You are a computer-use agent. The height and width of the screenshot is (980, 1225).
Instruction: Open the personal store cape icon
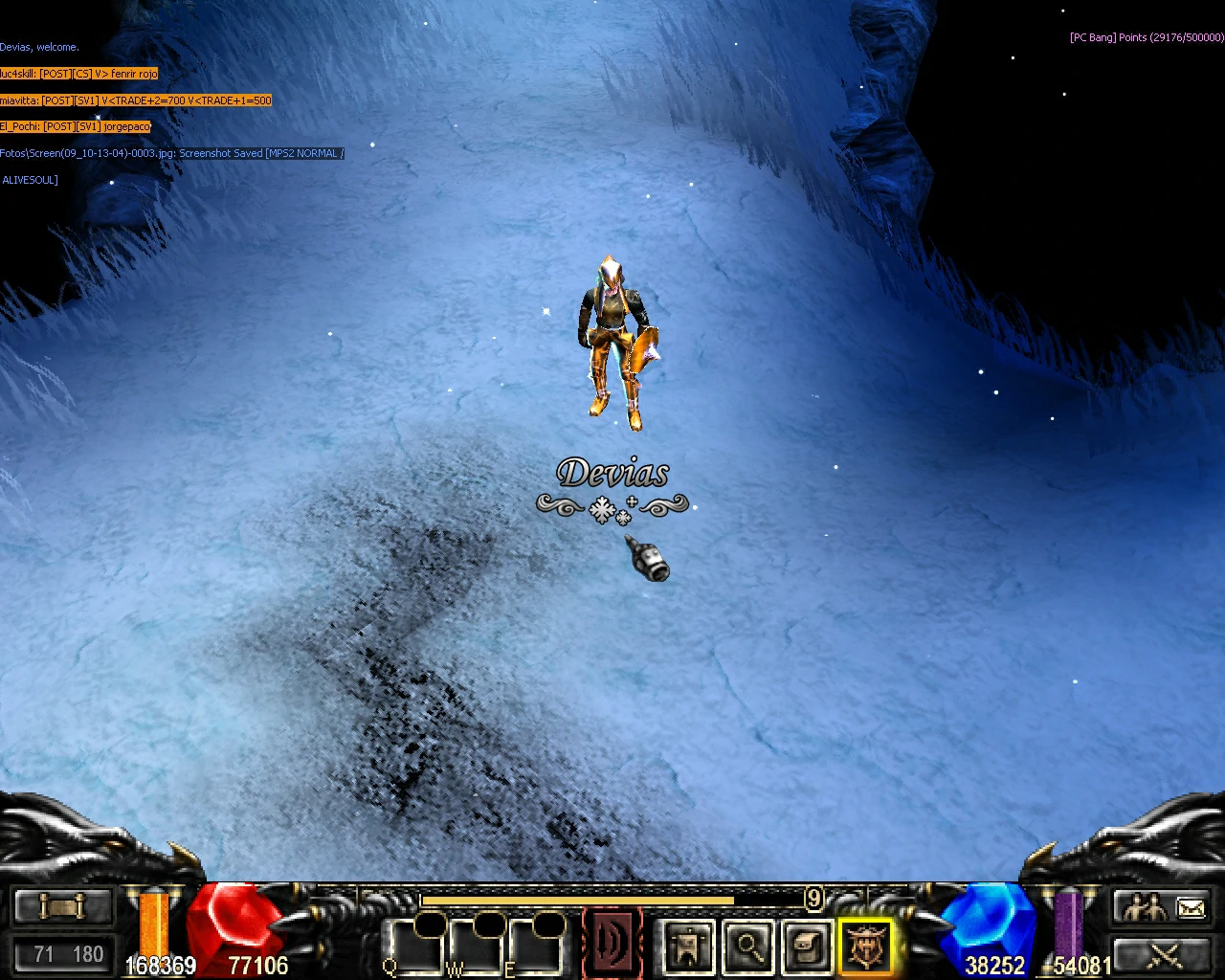tap(688, 946)
